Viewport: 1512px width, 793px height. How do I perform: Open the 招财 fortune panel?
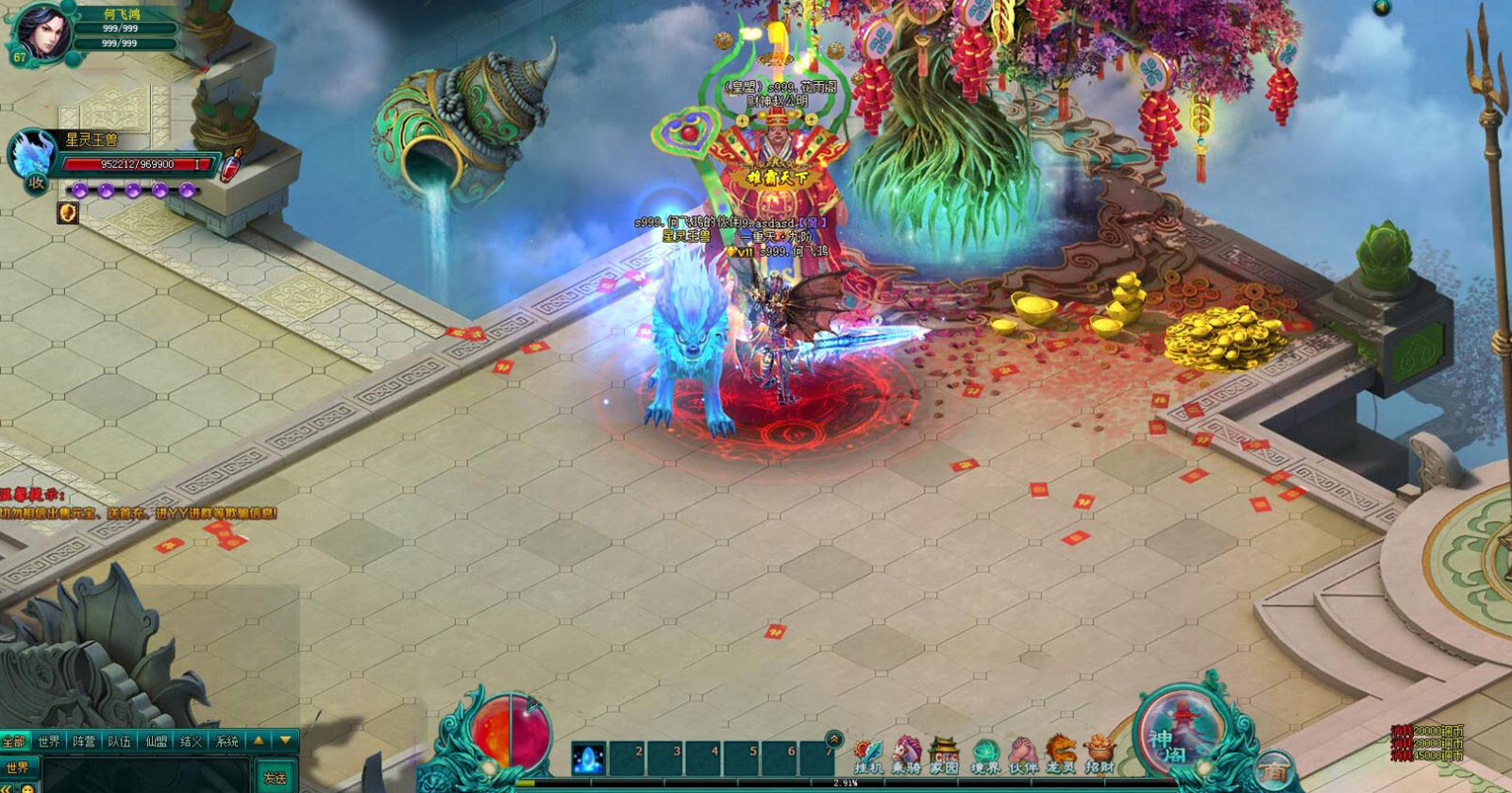tap(1100, 756)
